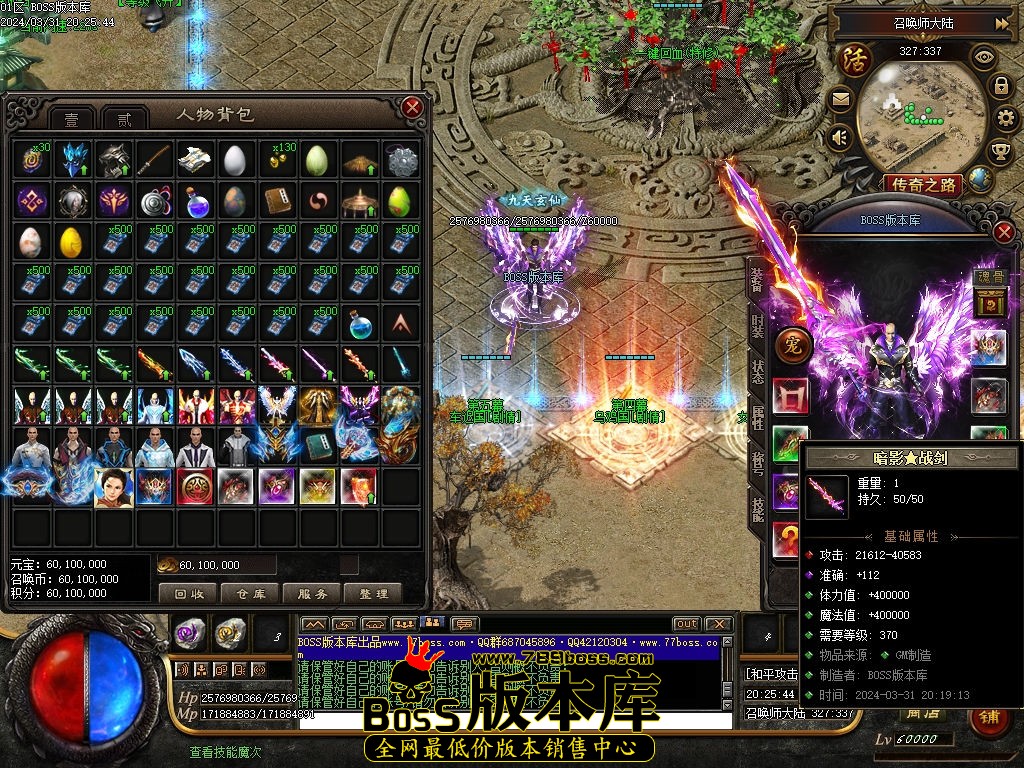This screenshot has height=768, width=1024.
Task: Click the 'out' button above chat
Action: point(686,624)
